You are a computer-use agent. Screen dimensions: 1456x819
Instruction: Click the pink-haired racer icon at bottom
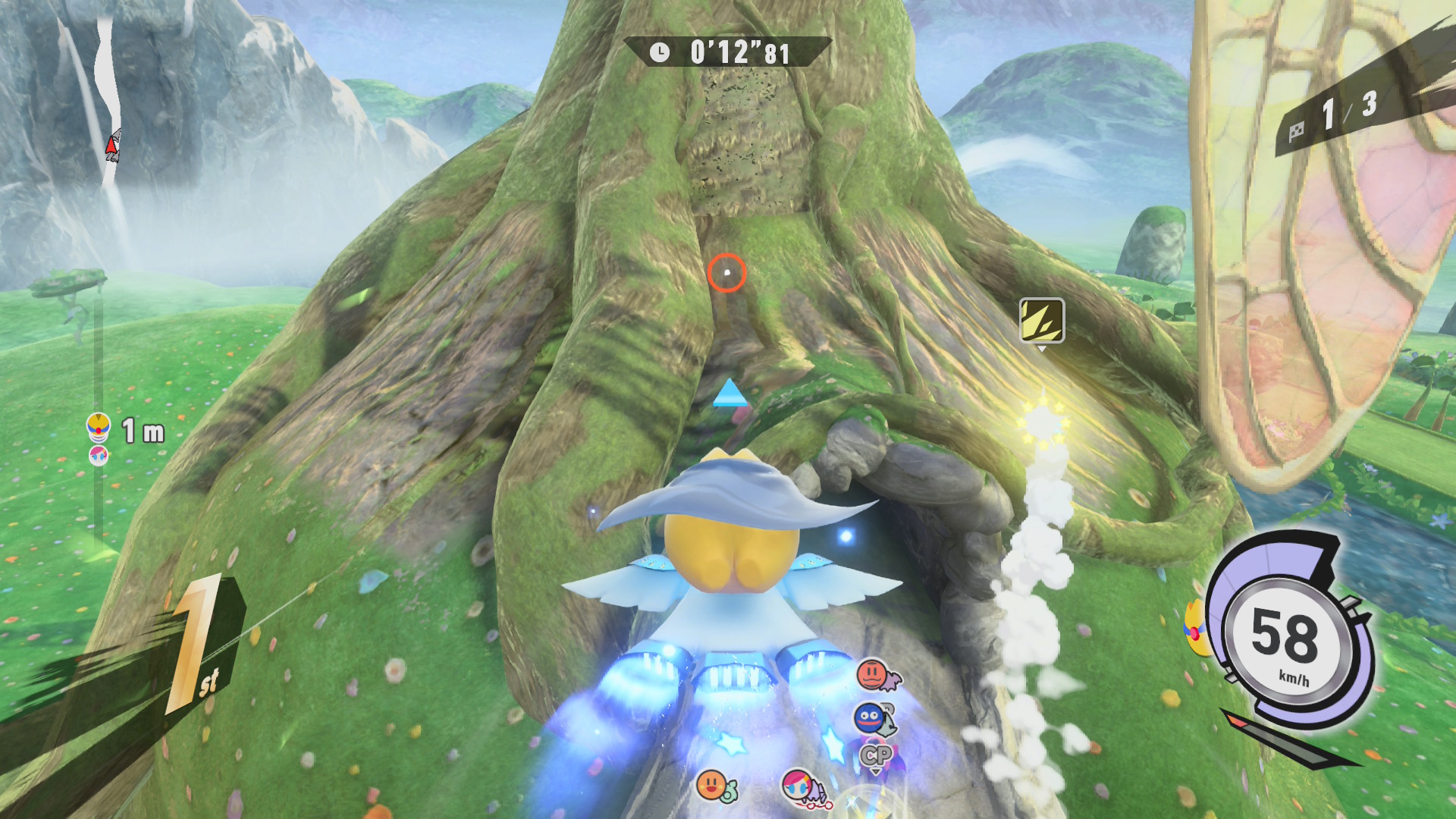point(800,786)
